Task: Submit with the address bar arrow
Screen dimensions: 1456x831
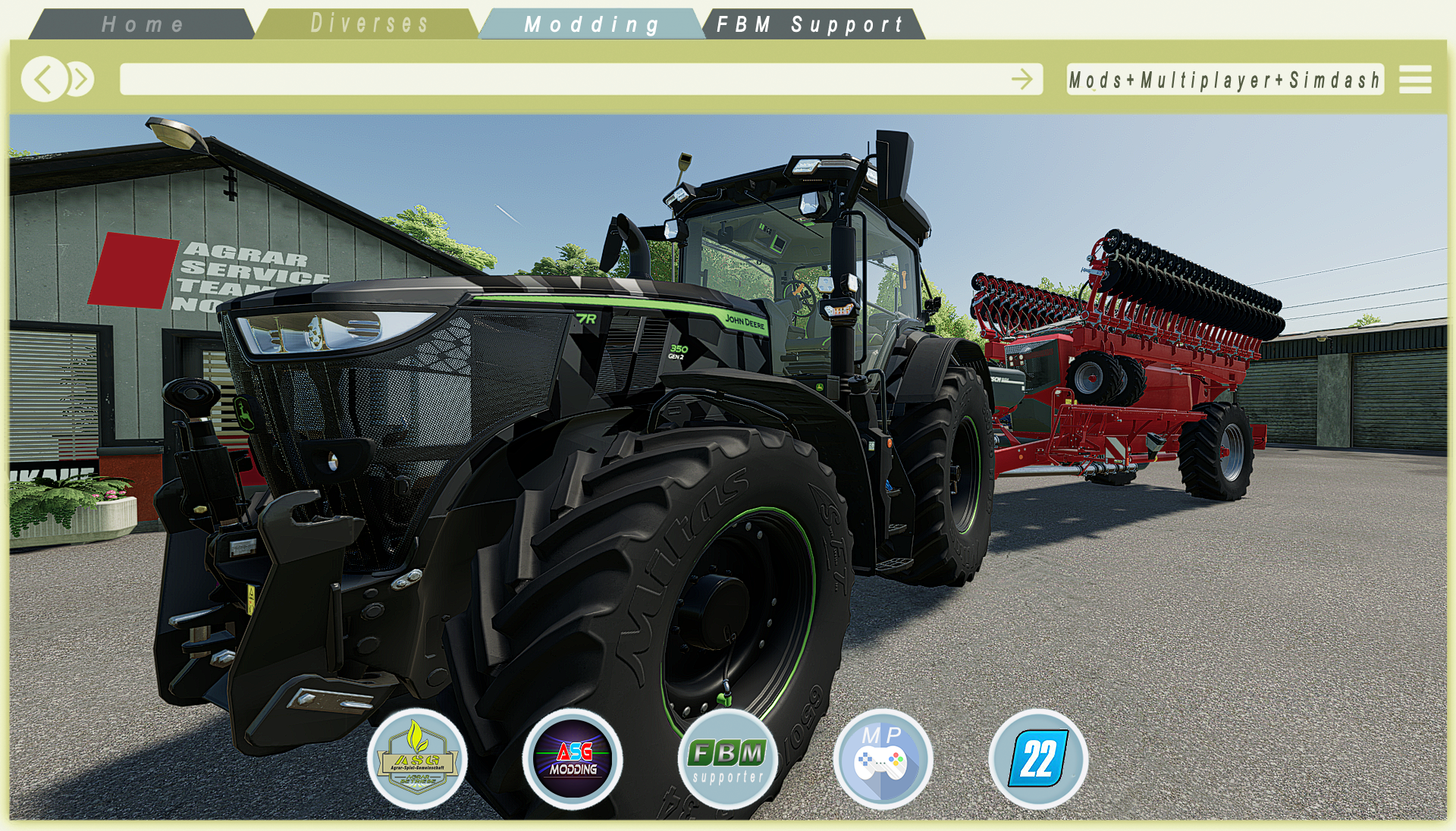Action: [1022, 79]
